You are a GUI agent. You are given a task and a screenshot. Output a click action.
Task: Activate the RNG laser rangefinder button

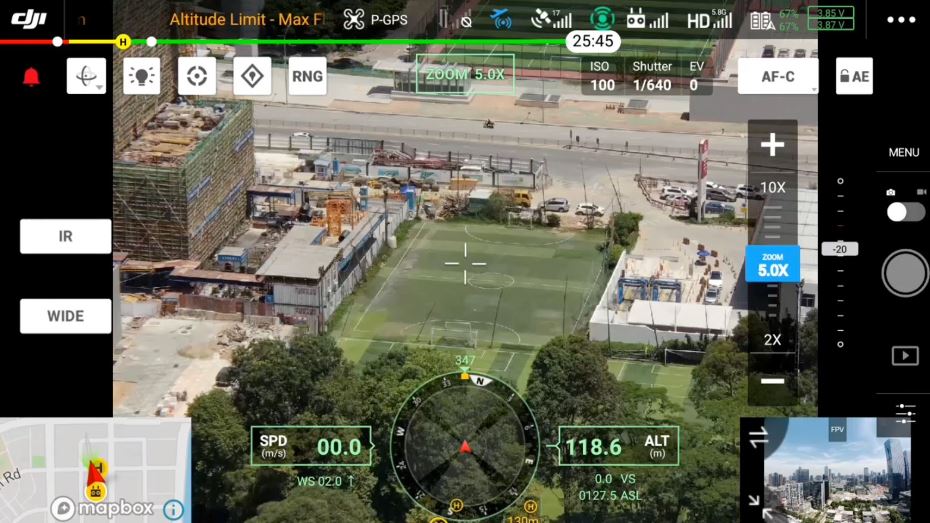[307, 76]
